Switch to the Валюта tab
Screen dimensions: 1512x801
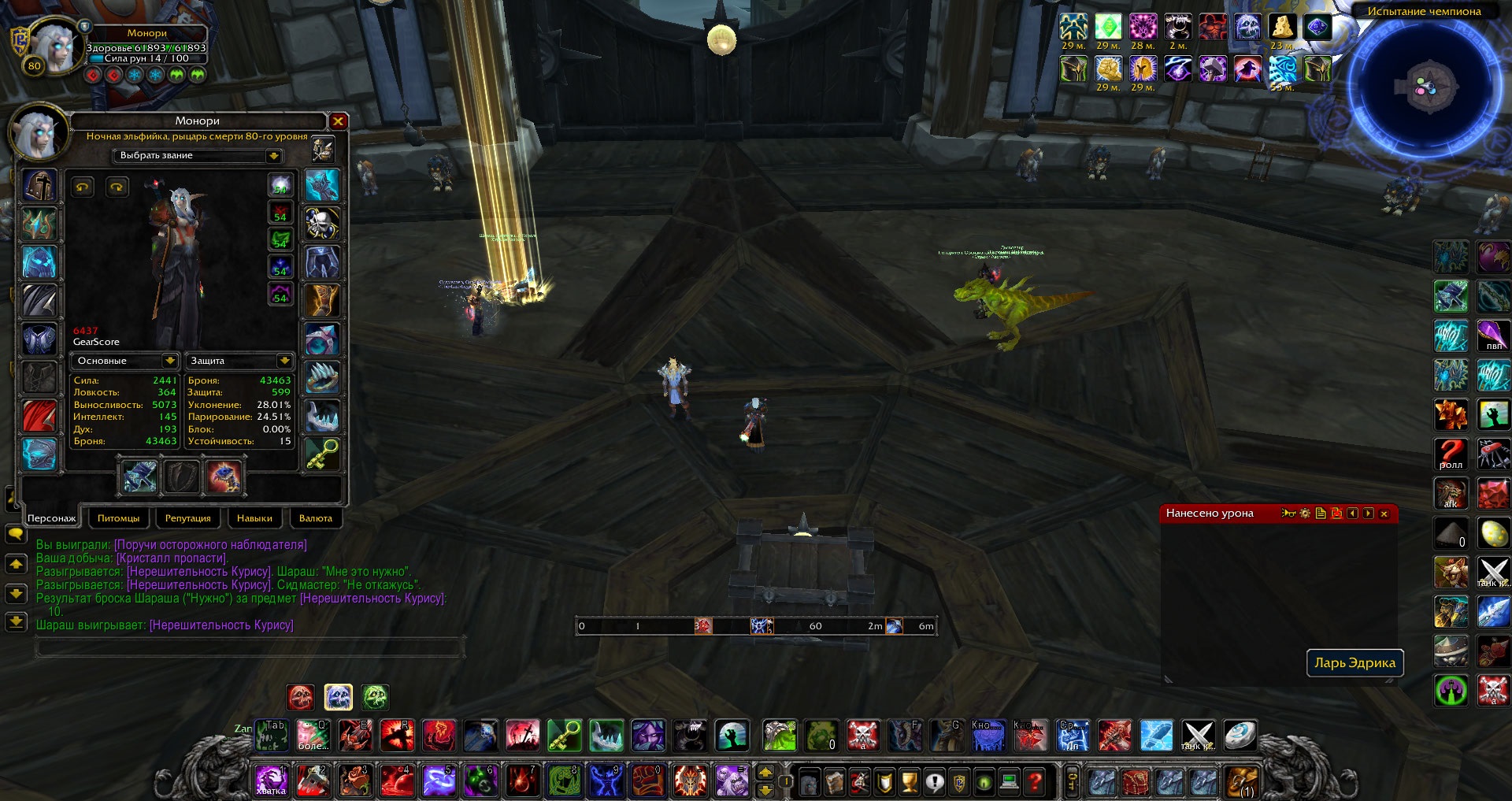coord(316,518)
